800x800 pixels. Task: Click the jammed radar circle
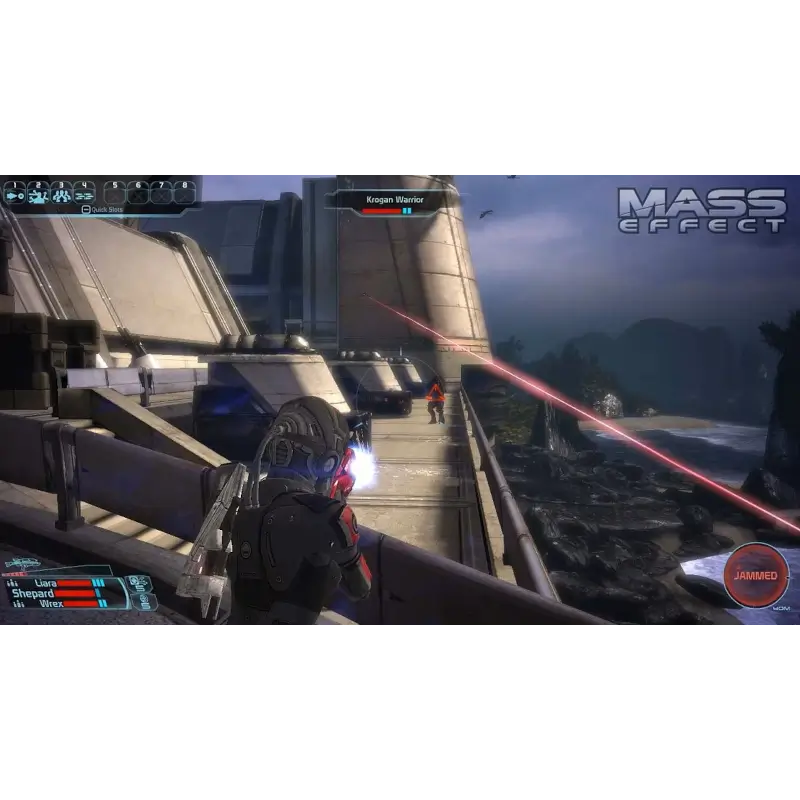click(756, 576)
